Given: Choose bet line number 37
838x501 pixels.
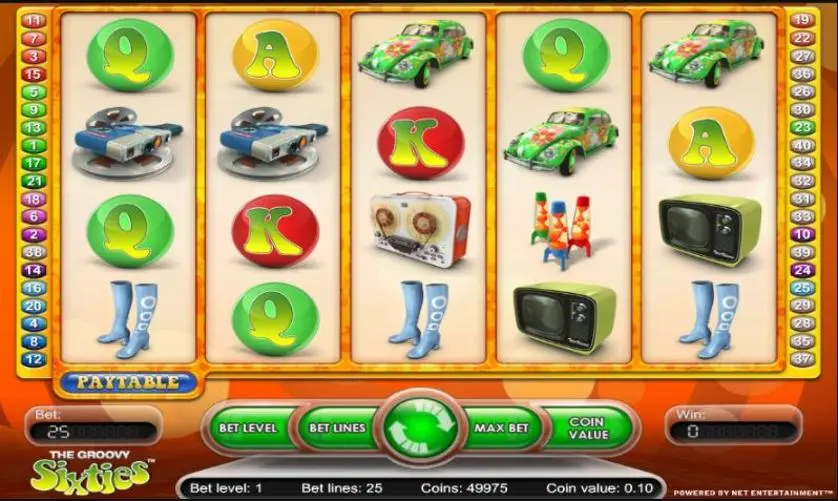Looking at the screenshot, I should [x=803, y=359].
